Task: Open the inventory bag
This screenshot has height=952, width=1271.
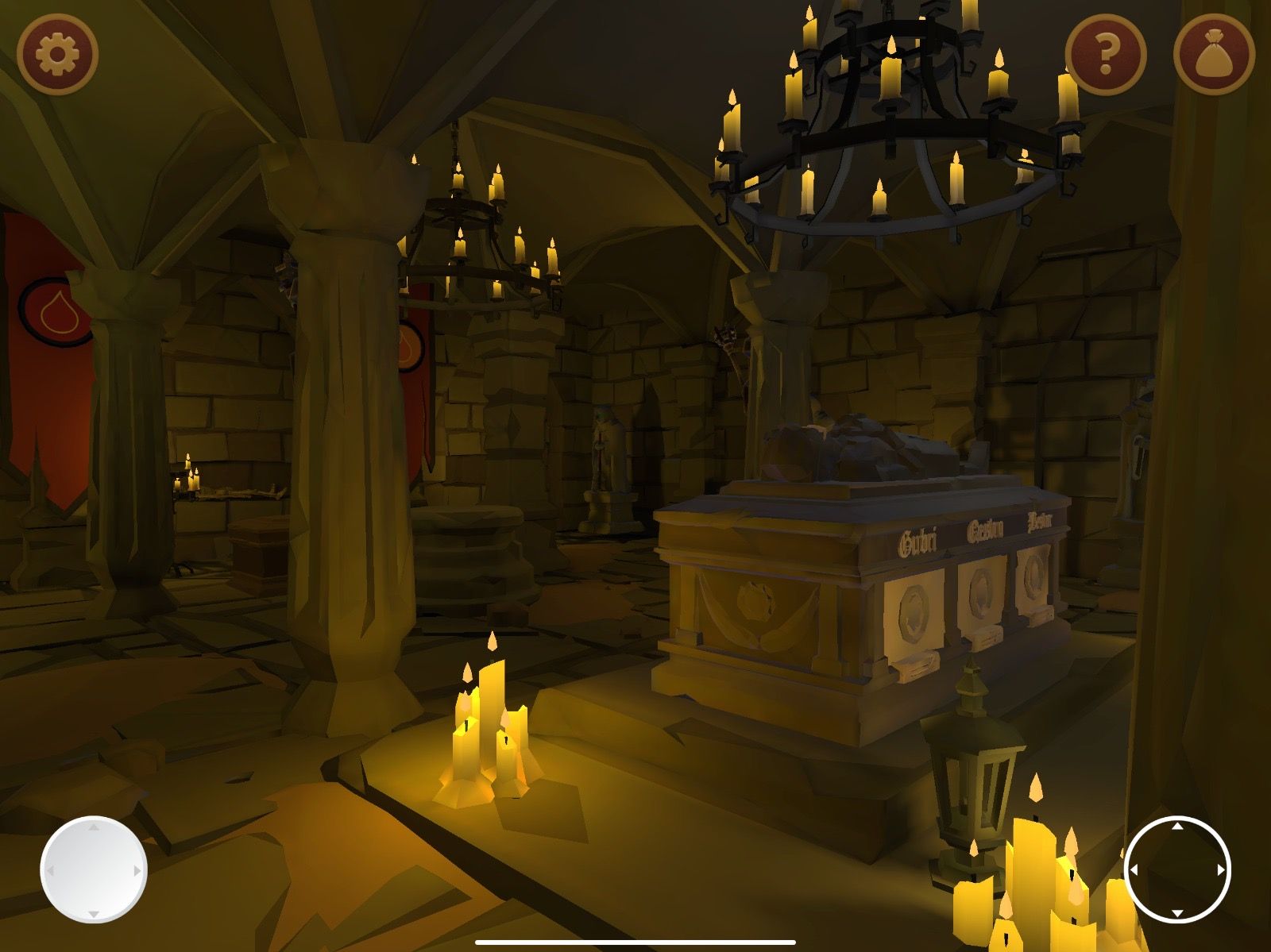Action: [1213, 55]
